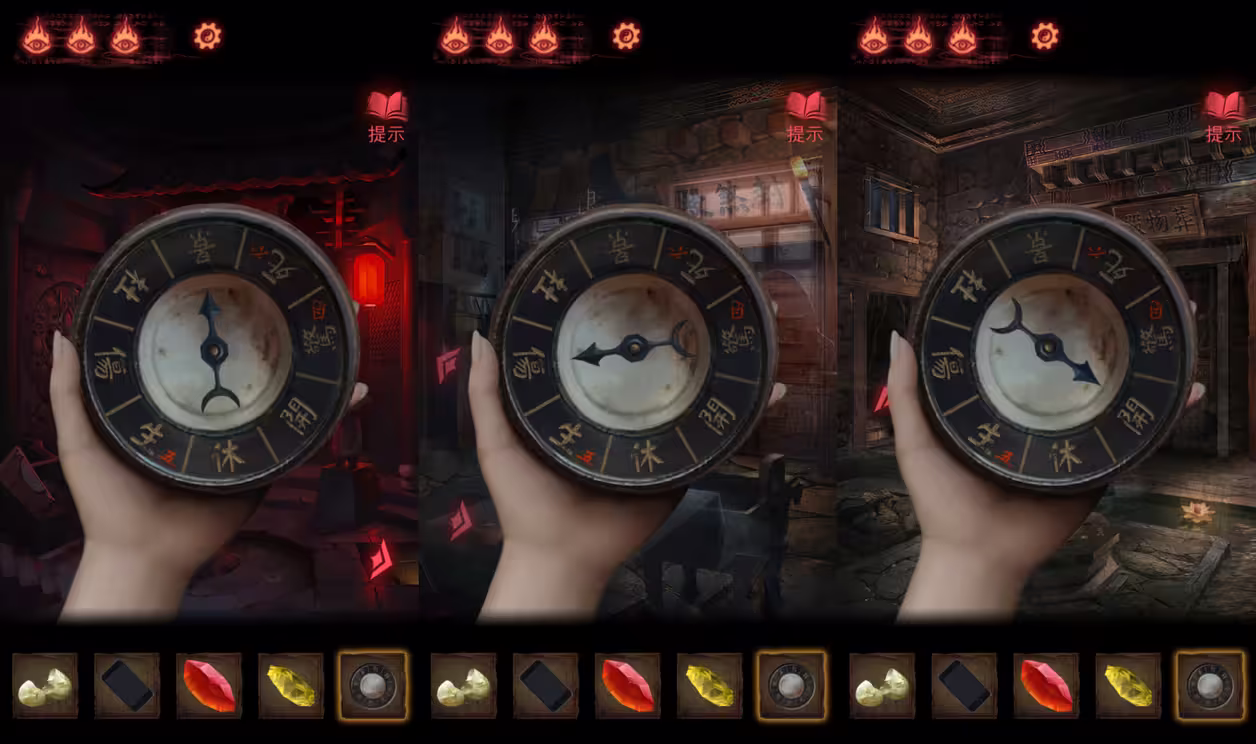1256x744 pixels.
Task: Select gourd item in the lotus pond scene inventory
Action: point(882,686)
